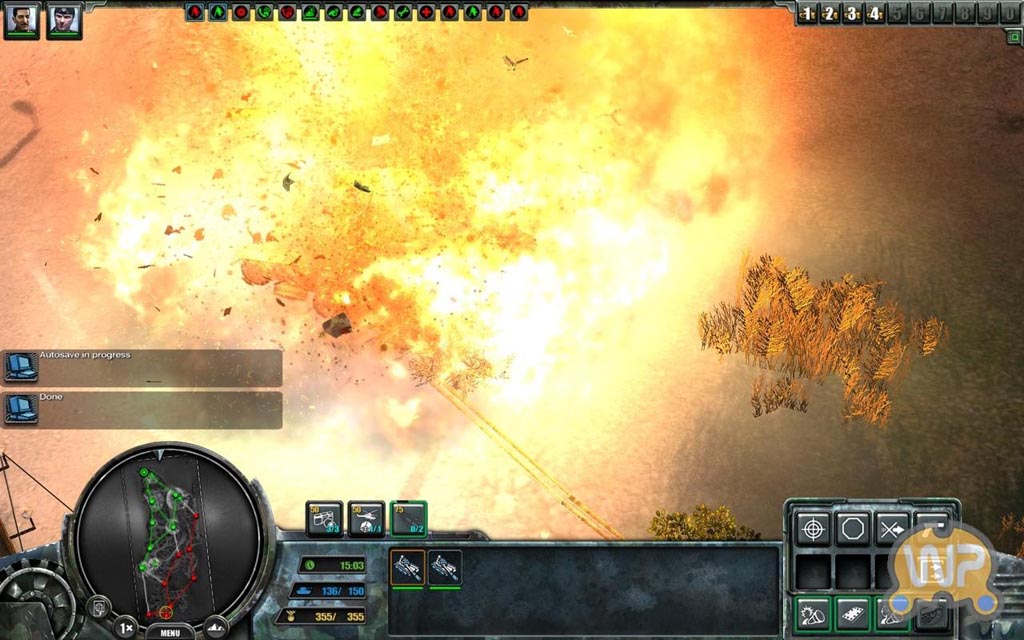This screenshot has width=1024, height=640.
Task: Select the first unit in the selection panel
Action: click(407, 568)
